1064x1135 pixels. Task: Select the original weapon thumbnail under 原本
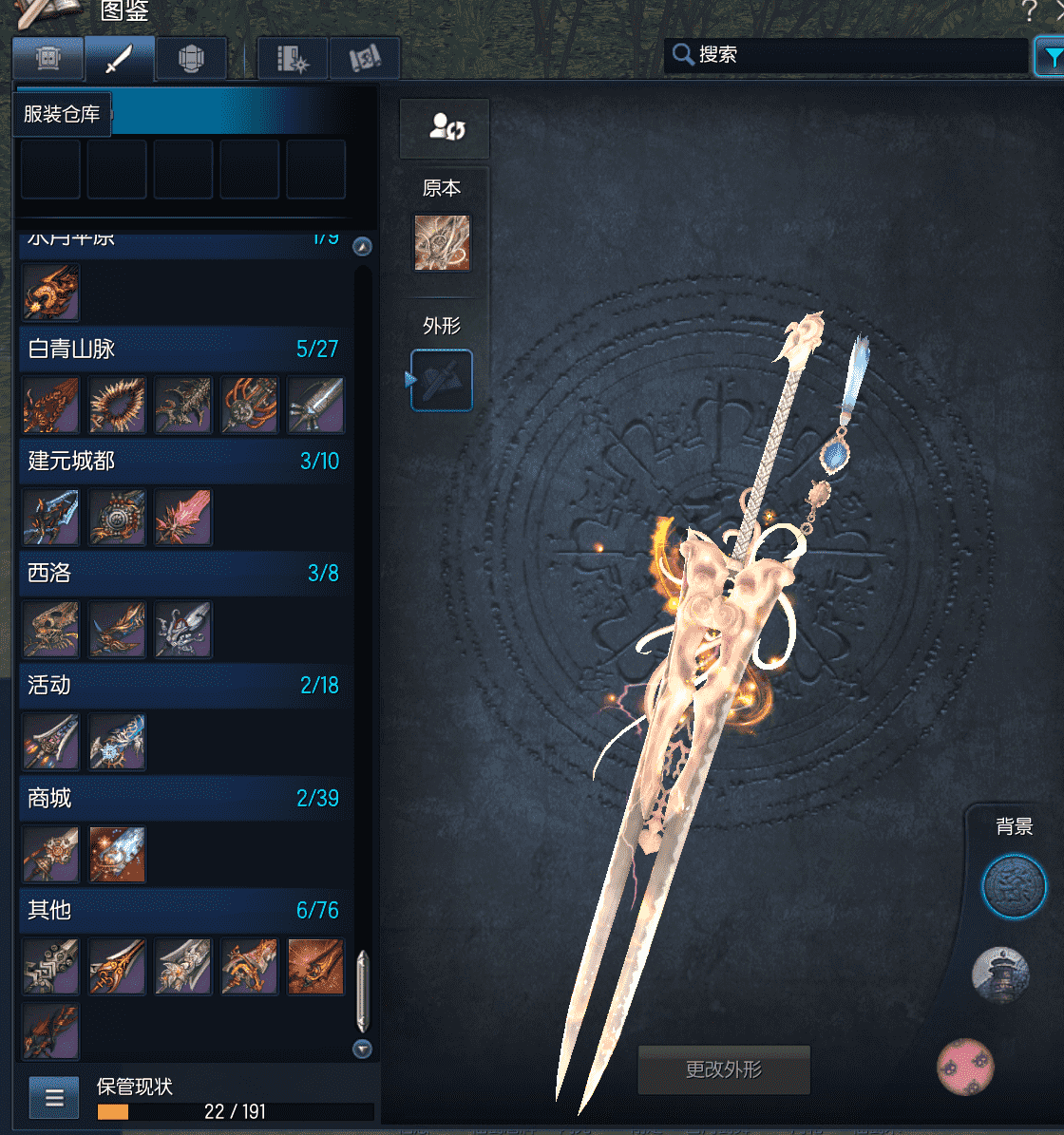(442, 242)
